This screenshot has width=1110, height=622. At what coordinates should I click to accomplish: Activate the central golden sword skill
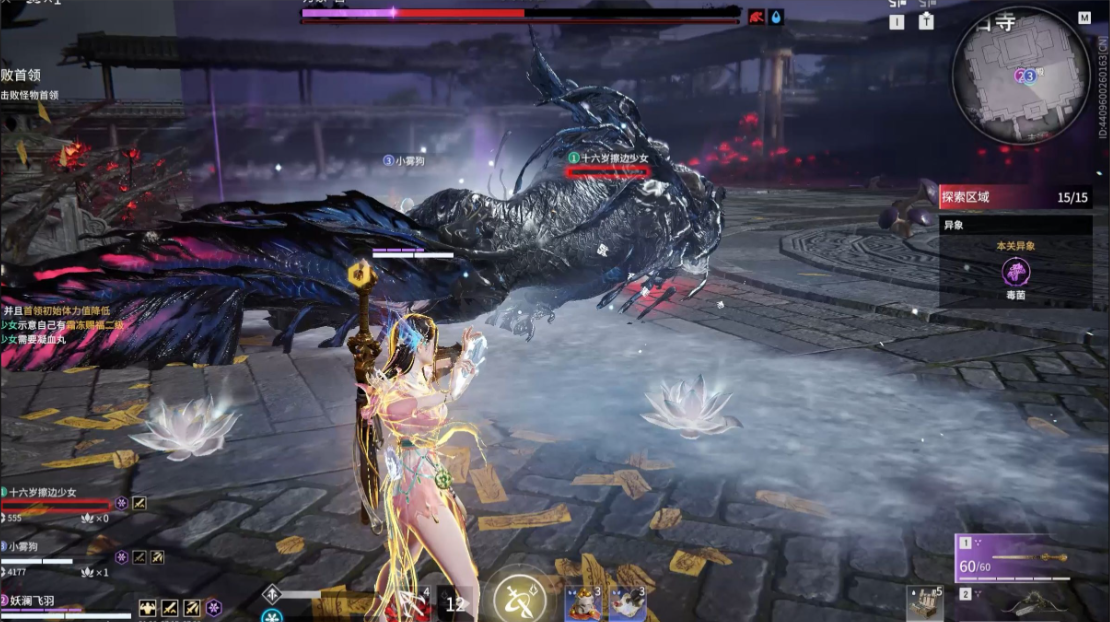[520, 598]
